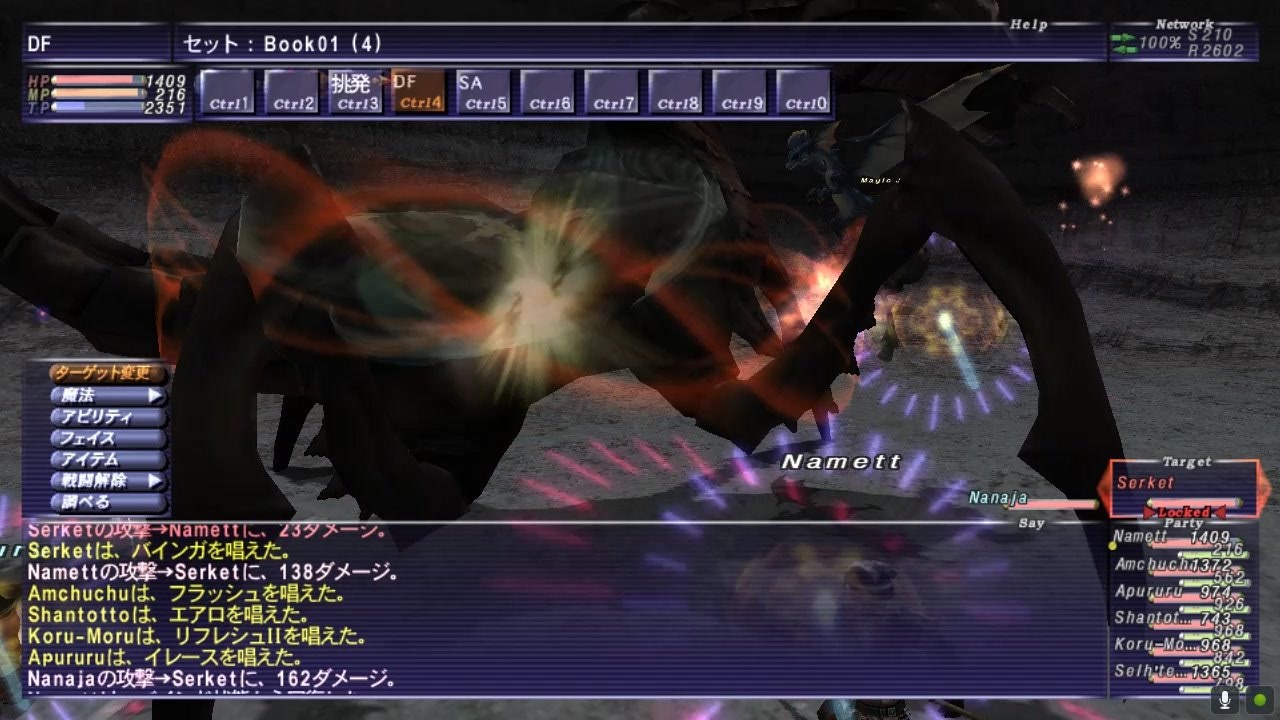1280x720 pixels.
Task: Click the Ctrl7 macro slot
Action: click(613, 90)
